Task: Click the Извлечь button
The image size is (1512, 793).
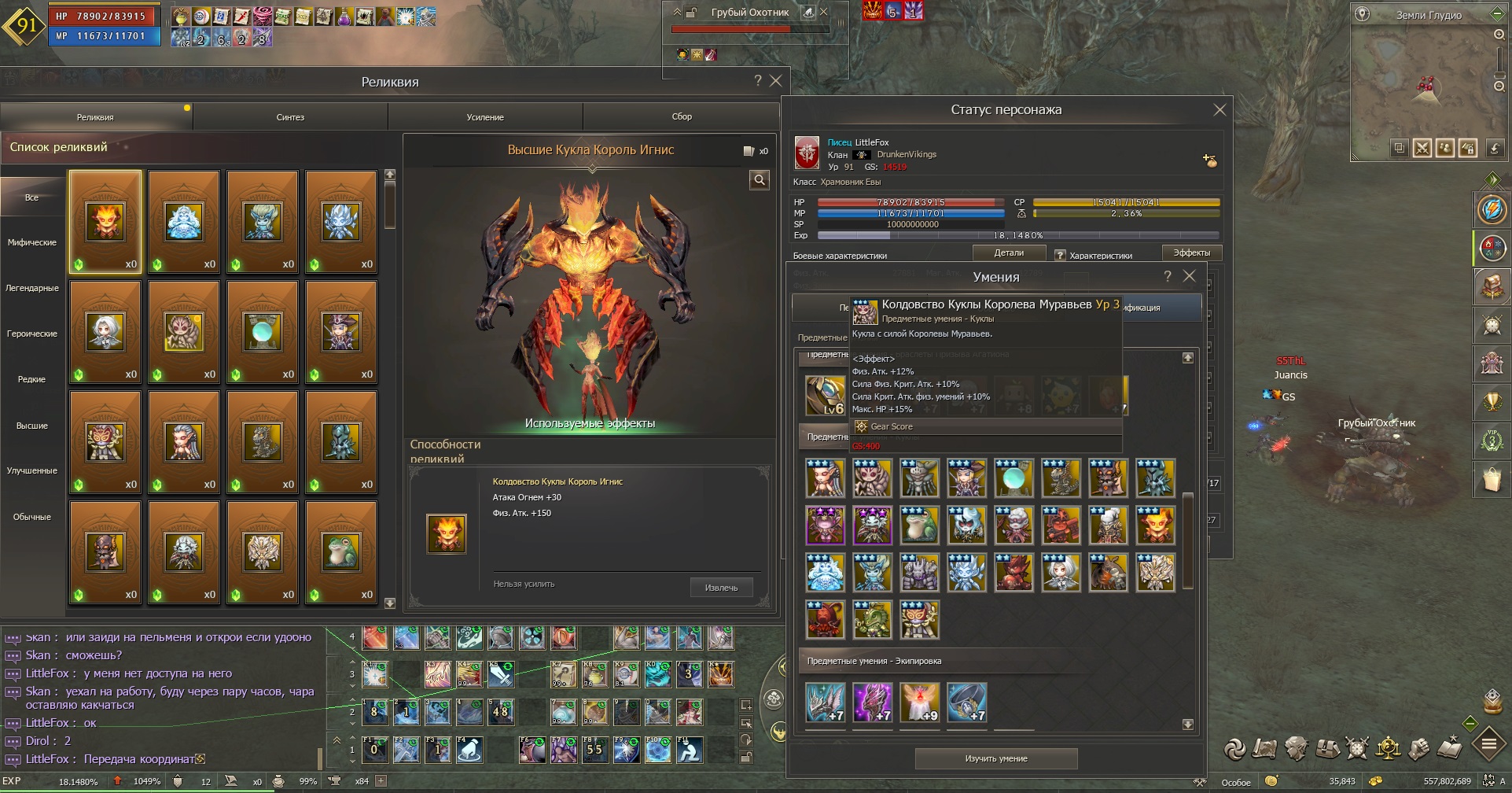Action: pyautogui.click(x=721, y=588)
